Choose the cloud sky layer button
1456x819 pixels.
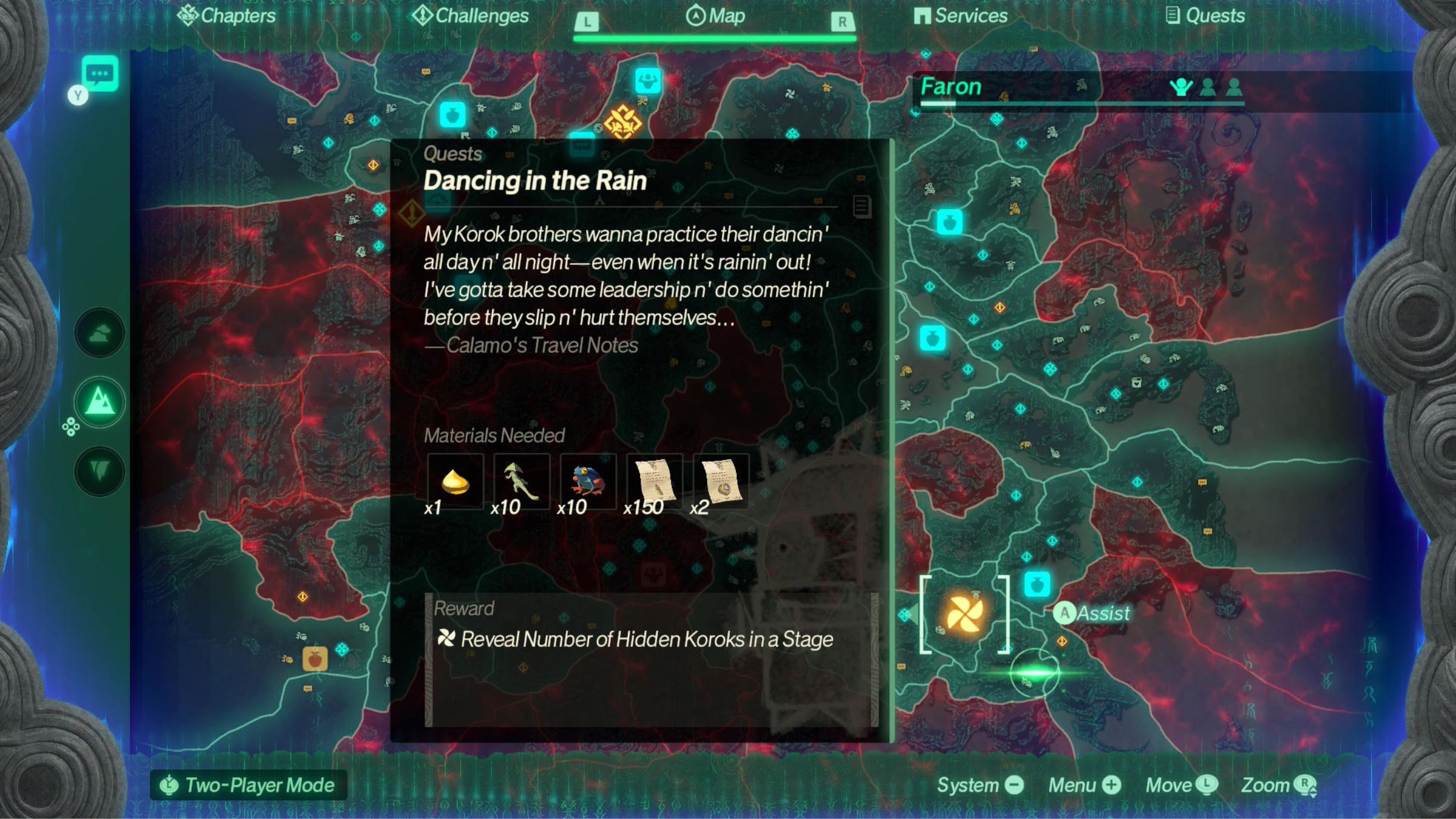99,333
